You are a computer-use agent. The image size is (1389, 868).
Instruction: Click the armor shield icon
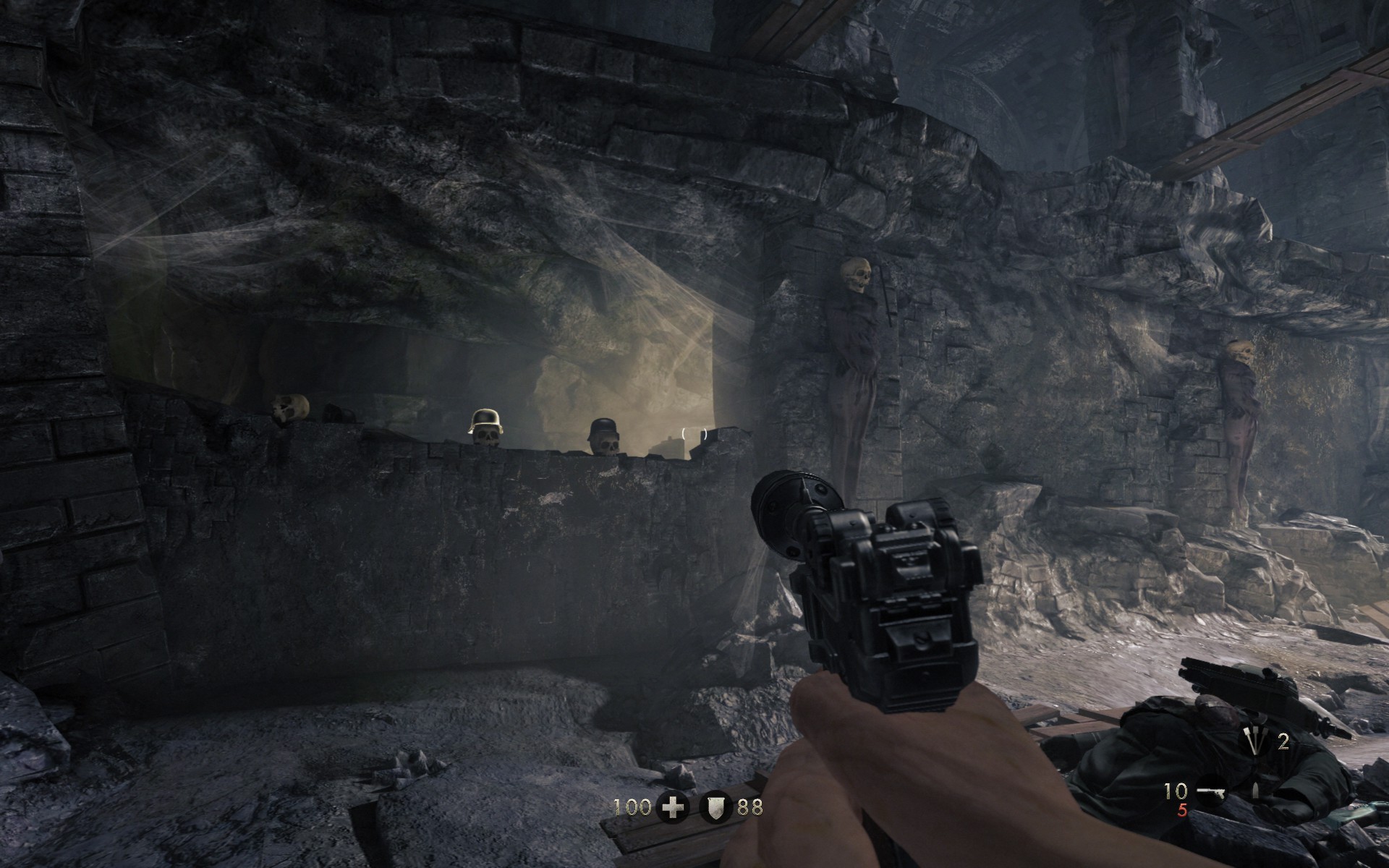point(715,808)
